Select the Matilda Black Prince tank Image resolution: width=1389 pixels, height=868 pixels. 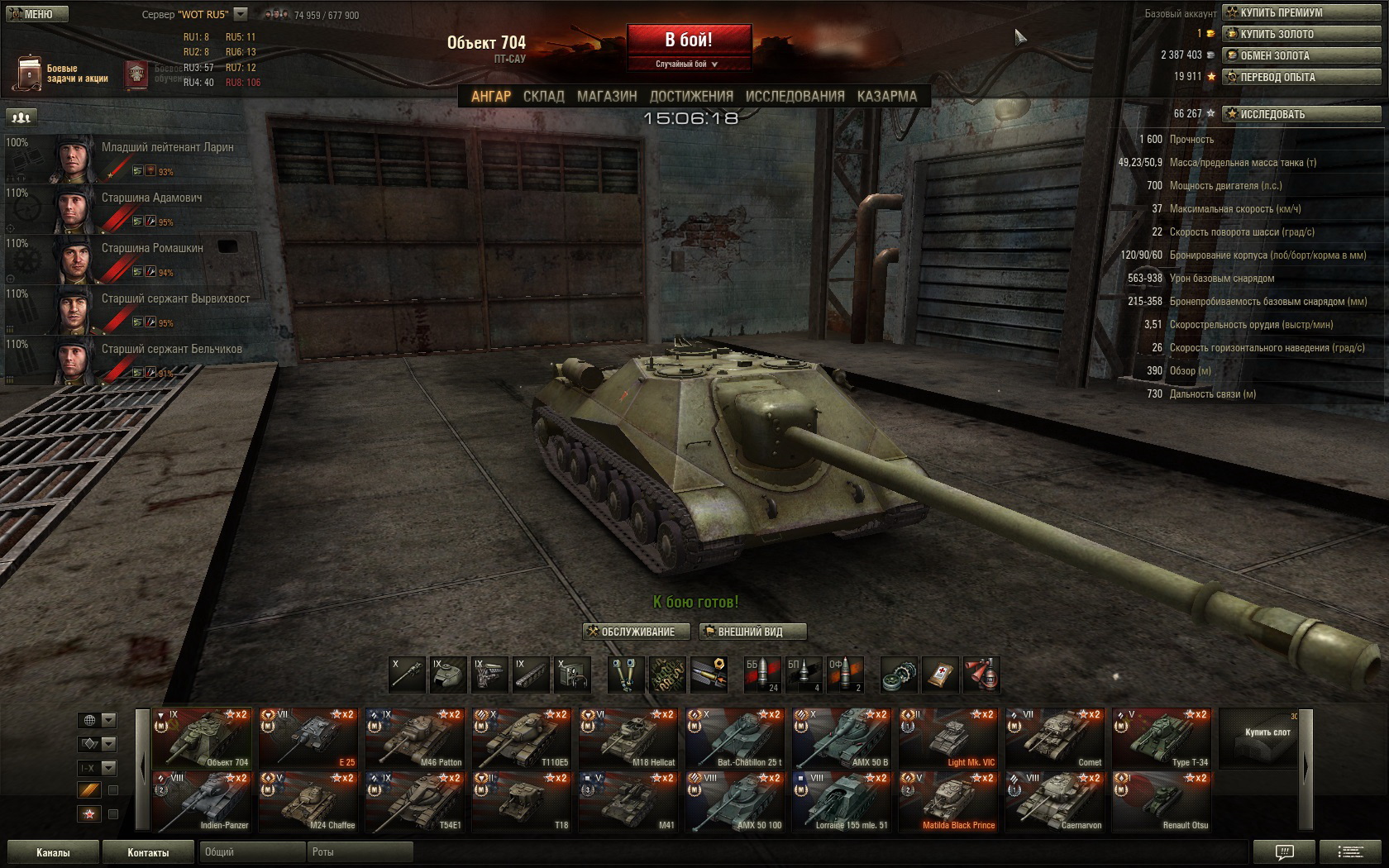tap(948, 801)
